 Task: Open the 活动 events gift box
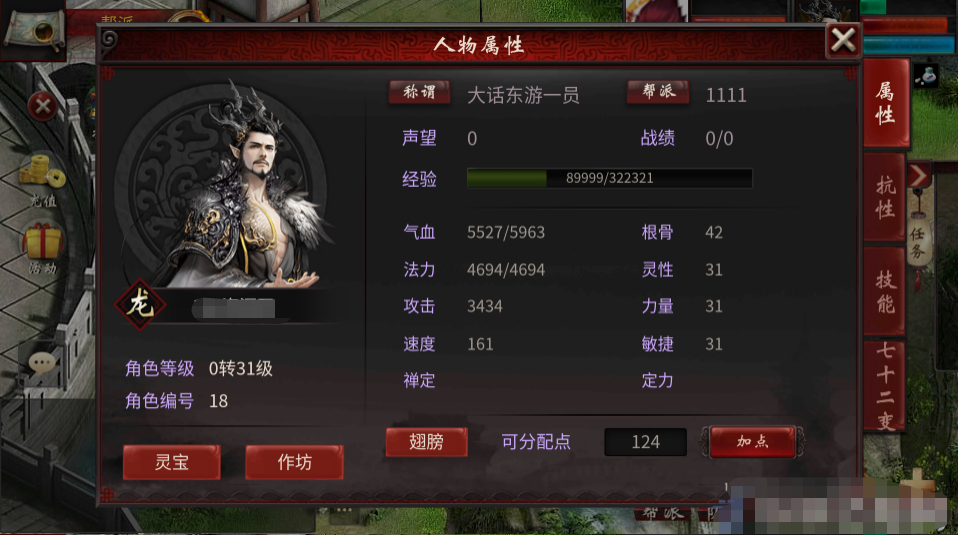pyautogui.click(x=42, y=247)
